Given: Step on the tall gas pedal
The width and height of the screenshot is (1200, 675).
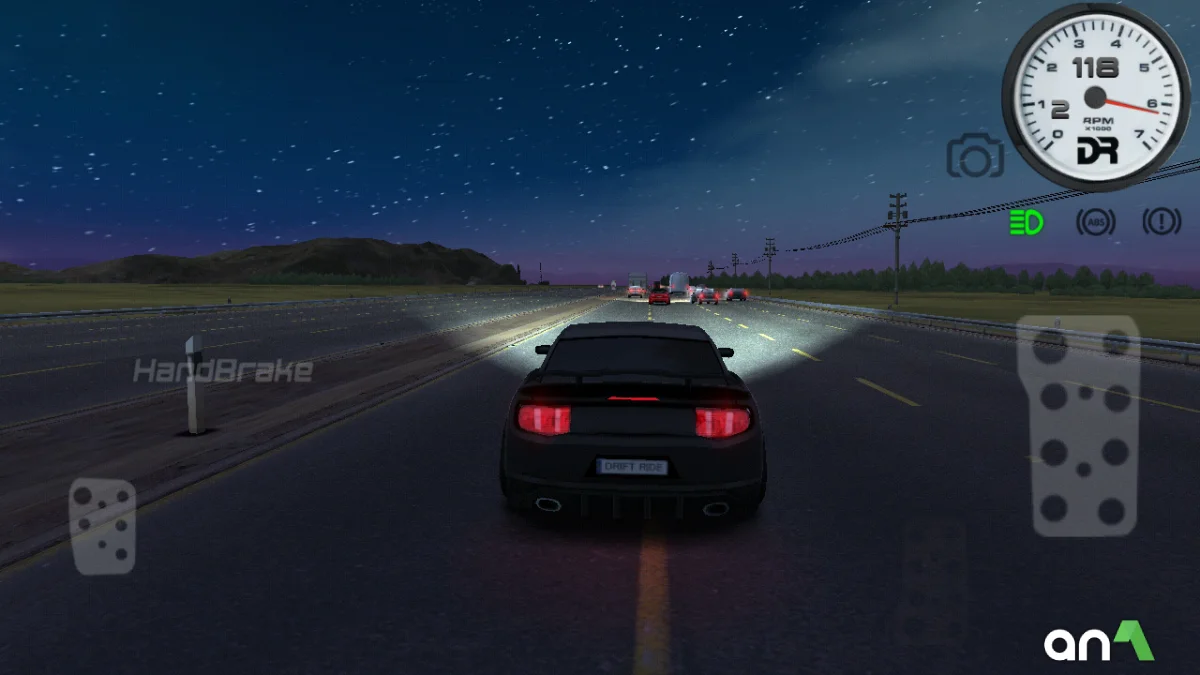Looking at the screenshot, I should (x=1079, y=427).
